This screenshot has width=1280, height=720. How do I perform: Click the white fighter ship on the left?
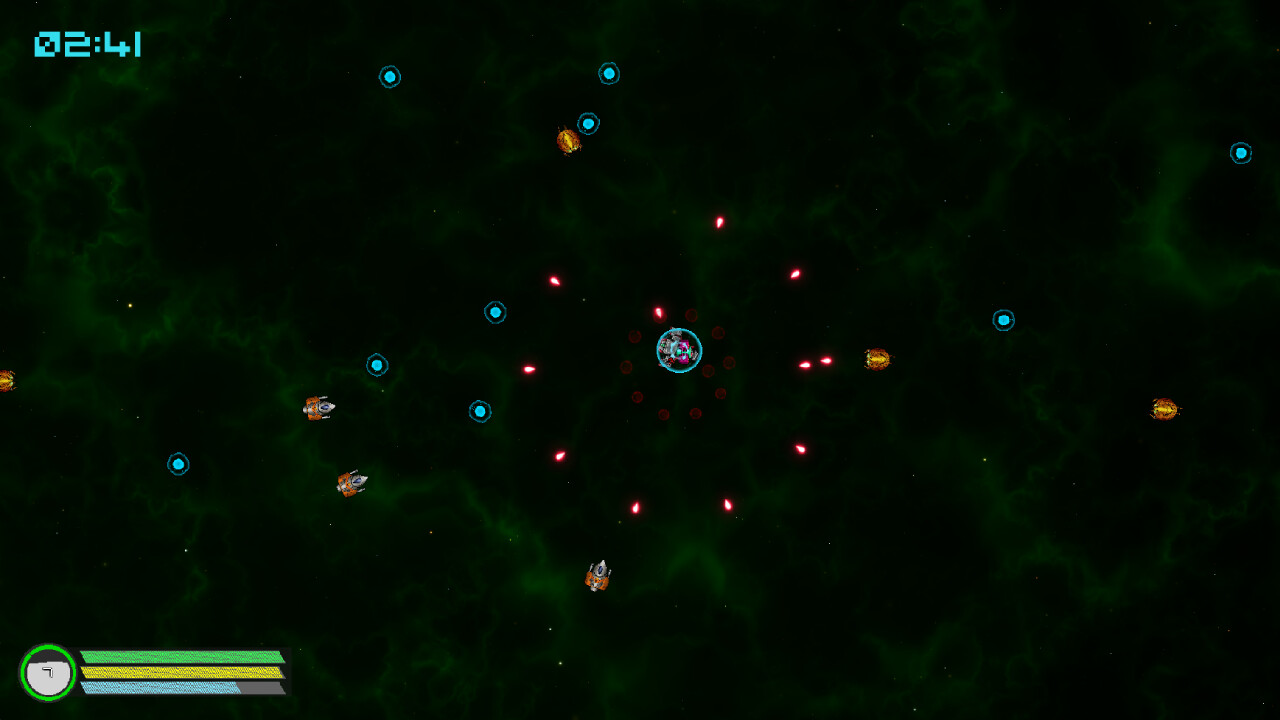(320, 408)
